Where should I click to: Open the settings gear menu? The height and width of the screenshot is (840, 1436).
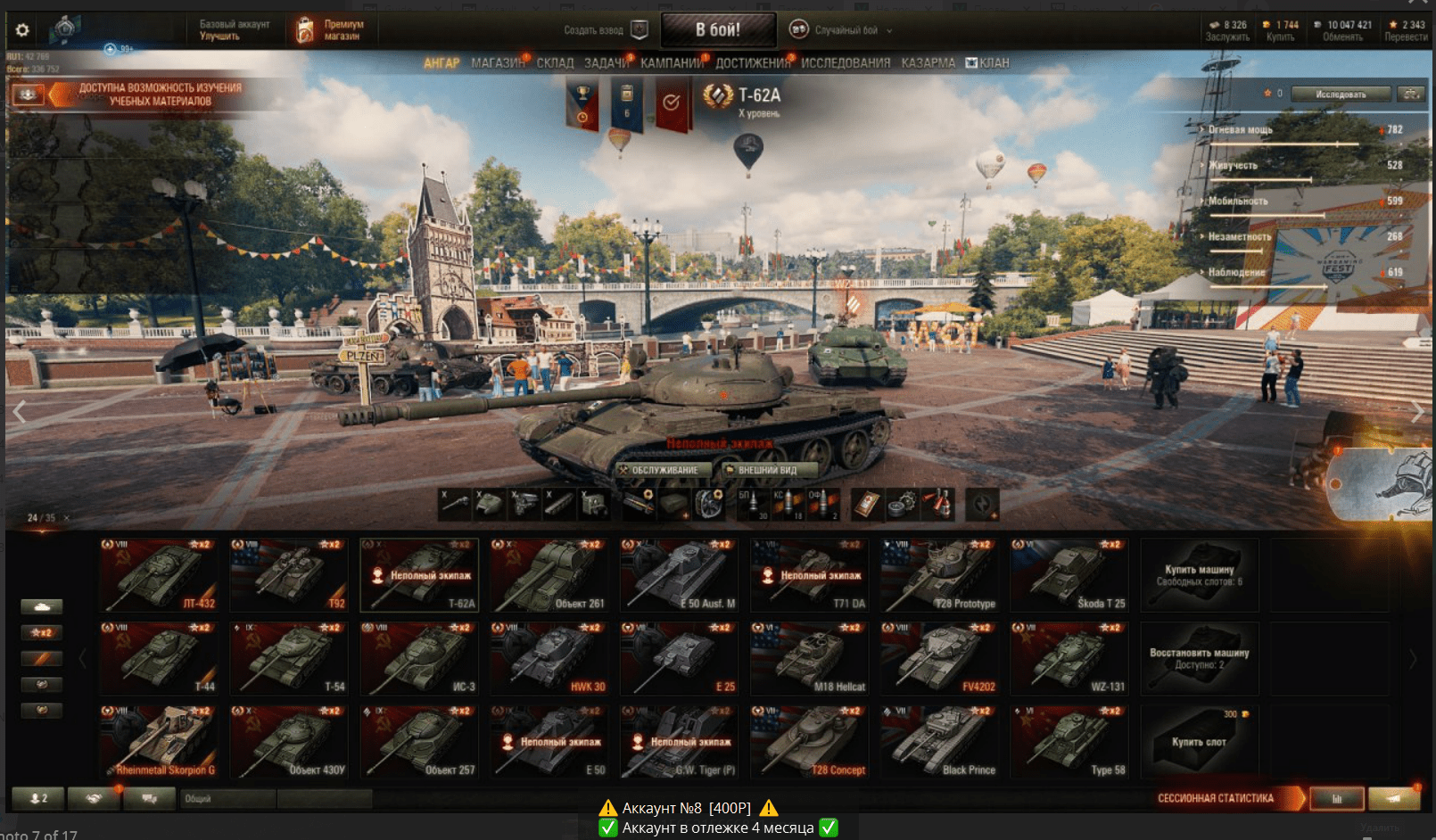(x=22, y=30)
